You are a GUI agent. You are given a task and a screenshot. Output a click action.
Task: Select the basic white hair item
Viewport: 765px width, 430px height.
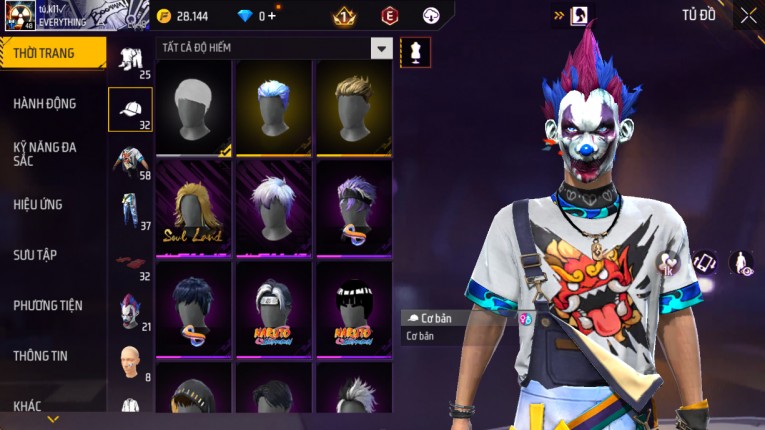click(x=193, y=108)
